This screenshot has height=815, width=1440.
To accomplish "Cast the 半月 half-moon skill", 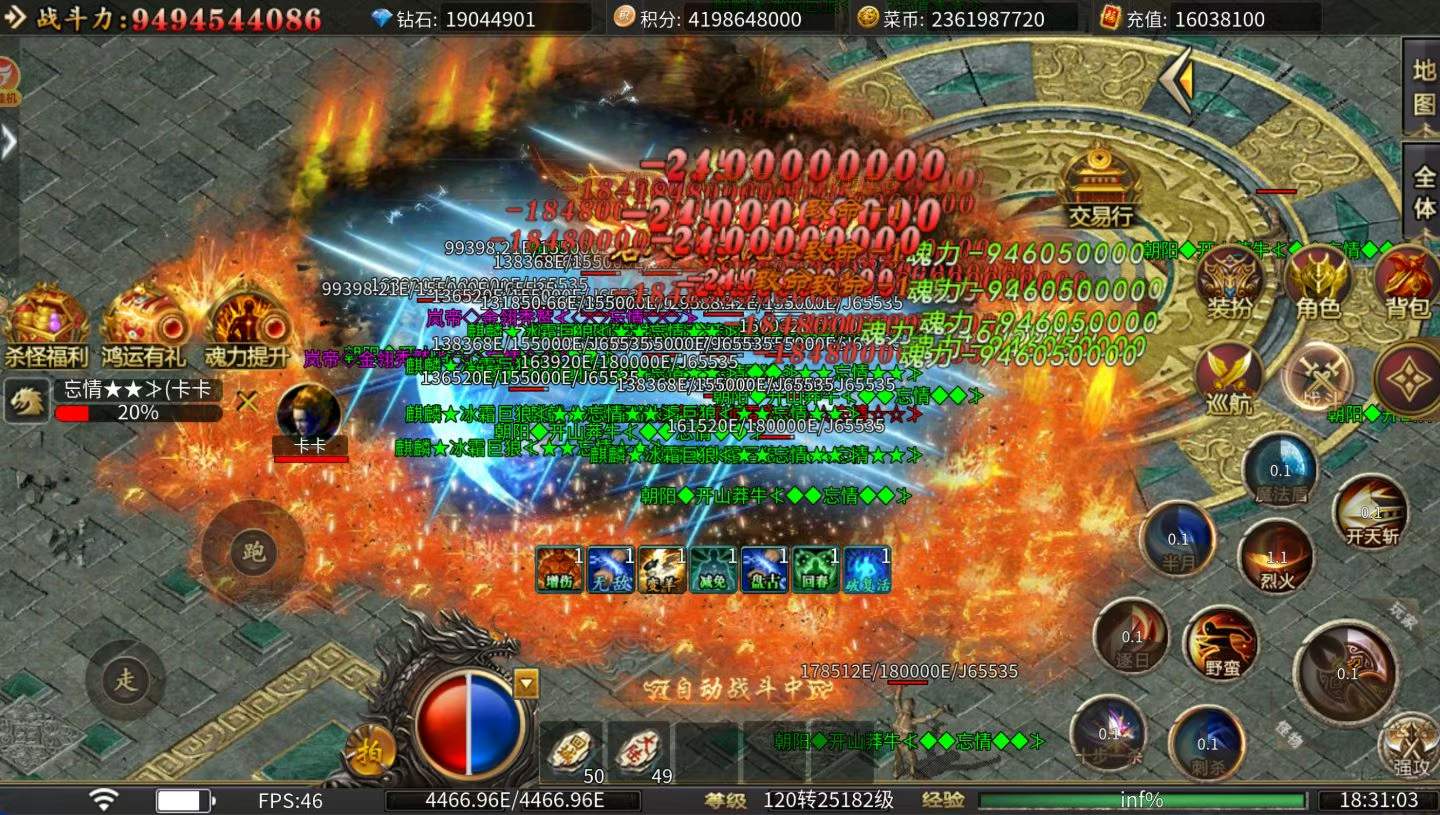I will [1178, 540].
